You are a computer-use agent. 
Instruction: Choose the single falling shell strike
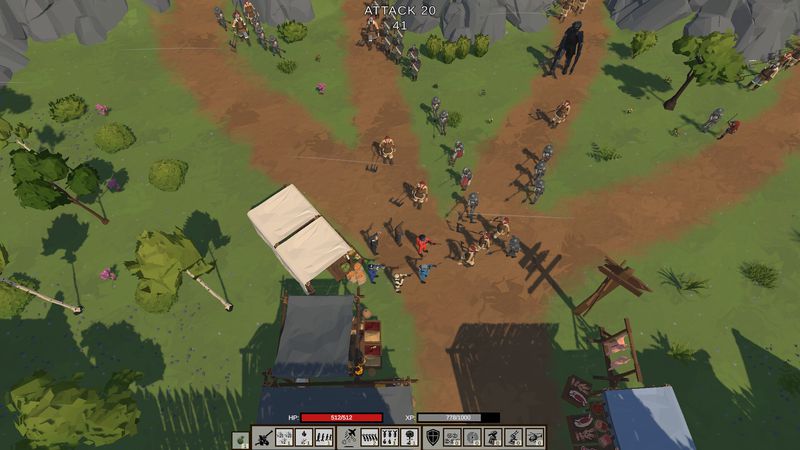(302, 437)
